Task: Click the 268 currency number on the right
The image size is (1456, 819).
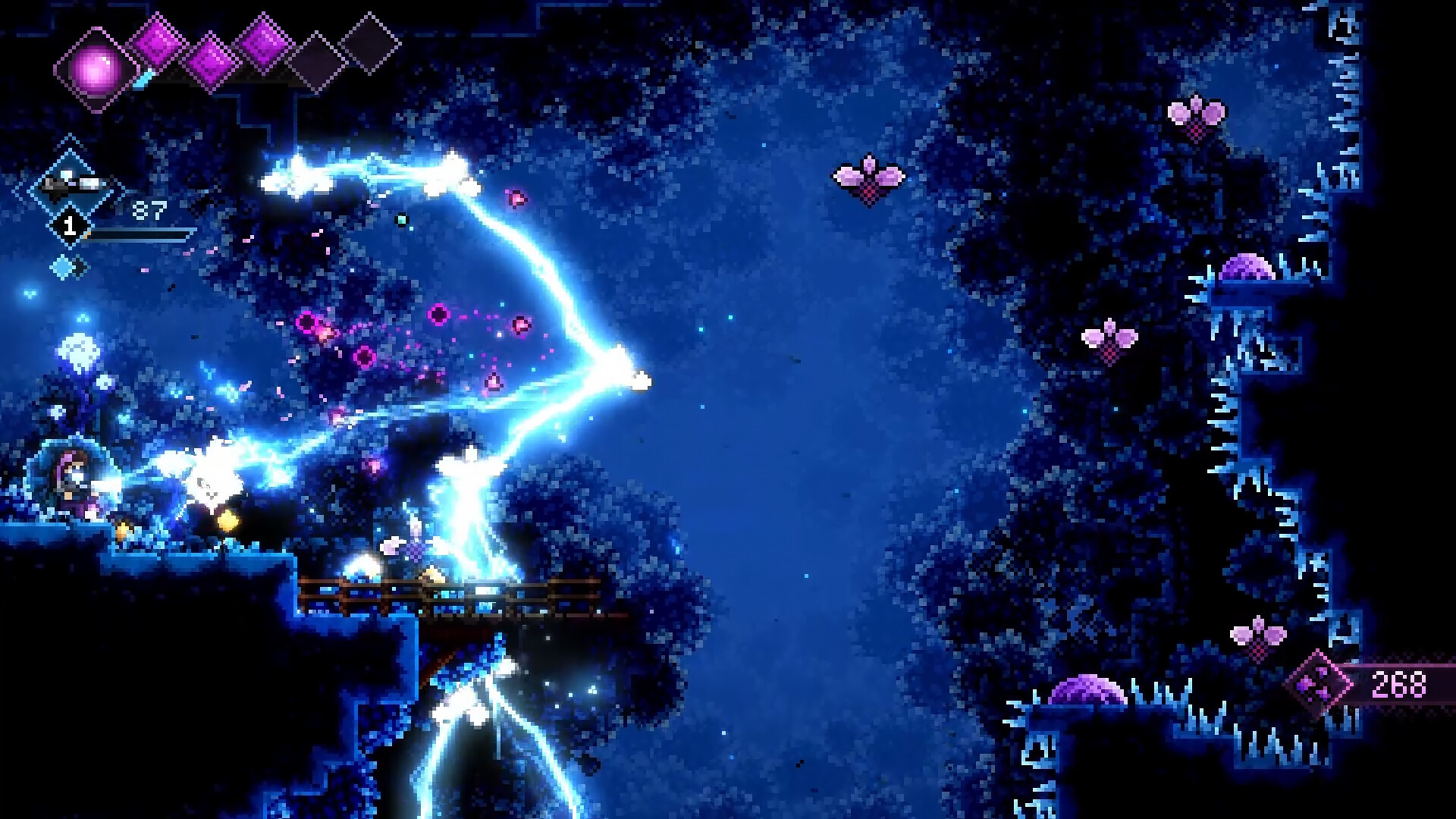Action: pyautogui.click(x=1398, y=684)
